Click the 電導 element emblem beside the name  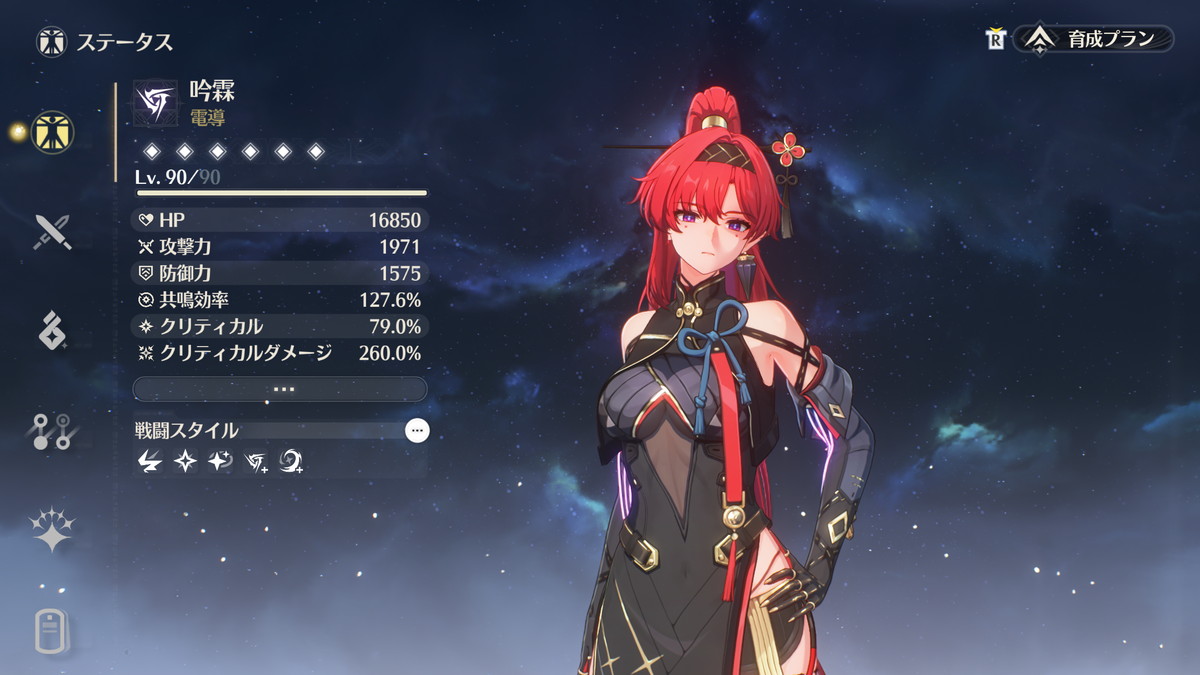(x=155, y=104)
